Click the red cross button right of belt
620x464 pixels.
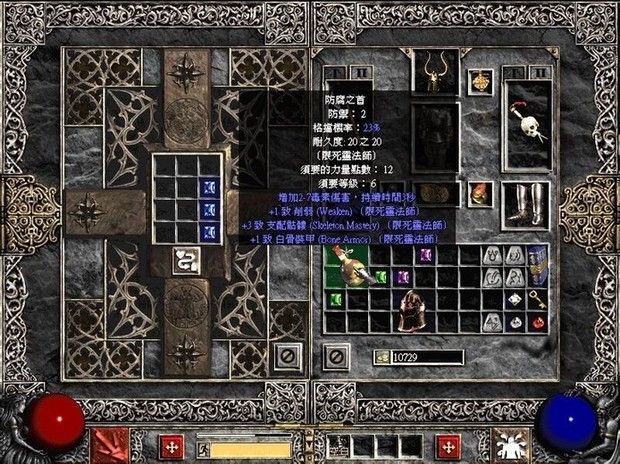pos(449,446)
